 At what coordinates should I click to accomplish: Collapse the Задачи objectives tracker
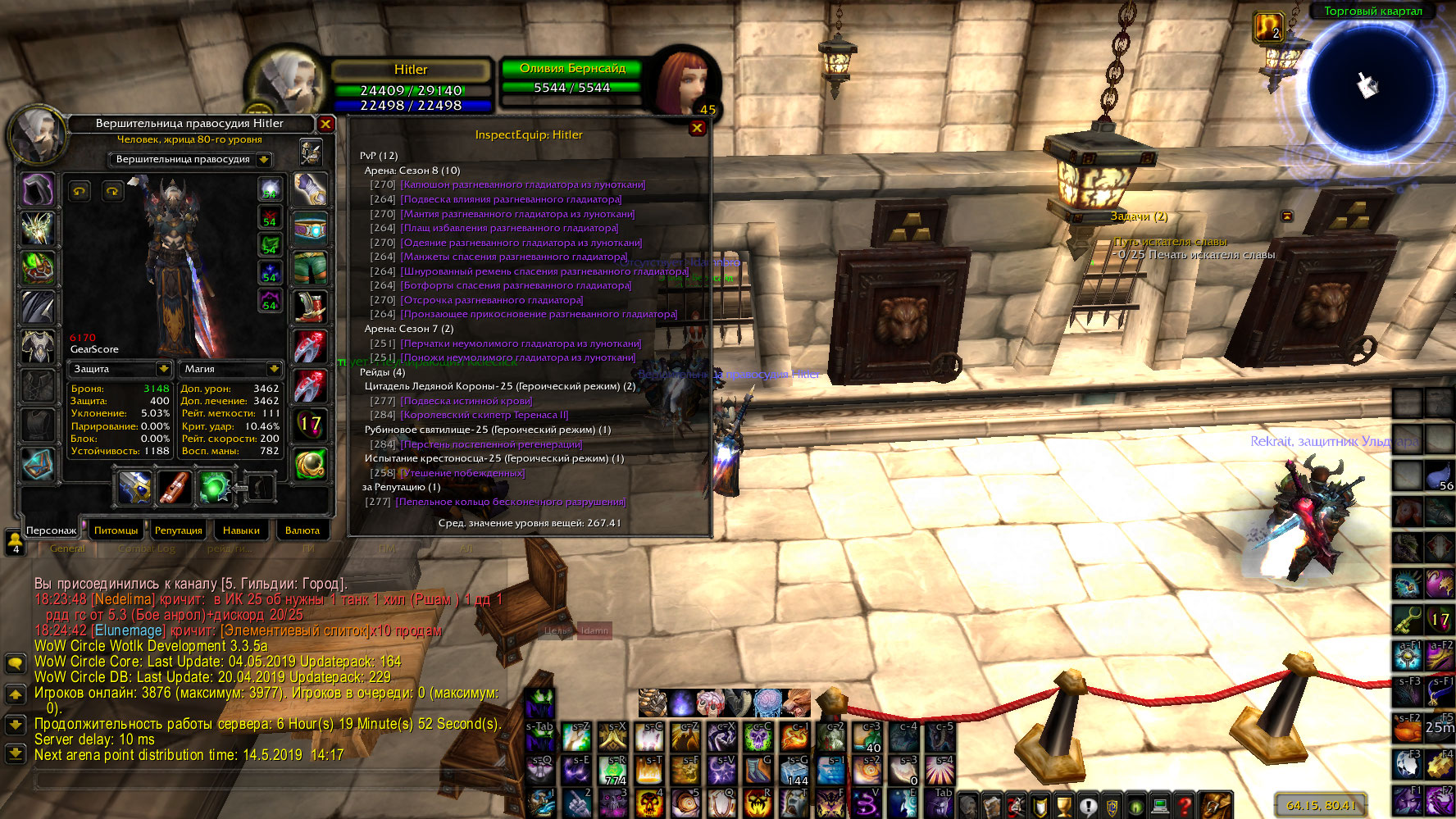click(x=1287, y=216)
